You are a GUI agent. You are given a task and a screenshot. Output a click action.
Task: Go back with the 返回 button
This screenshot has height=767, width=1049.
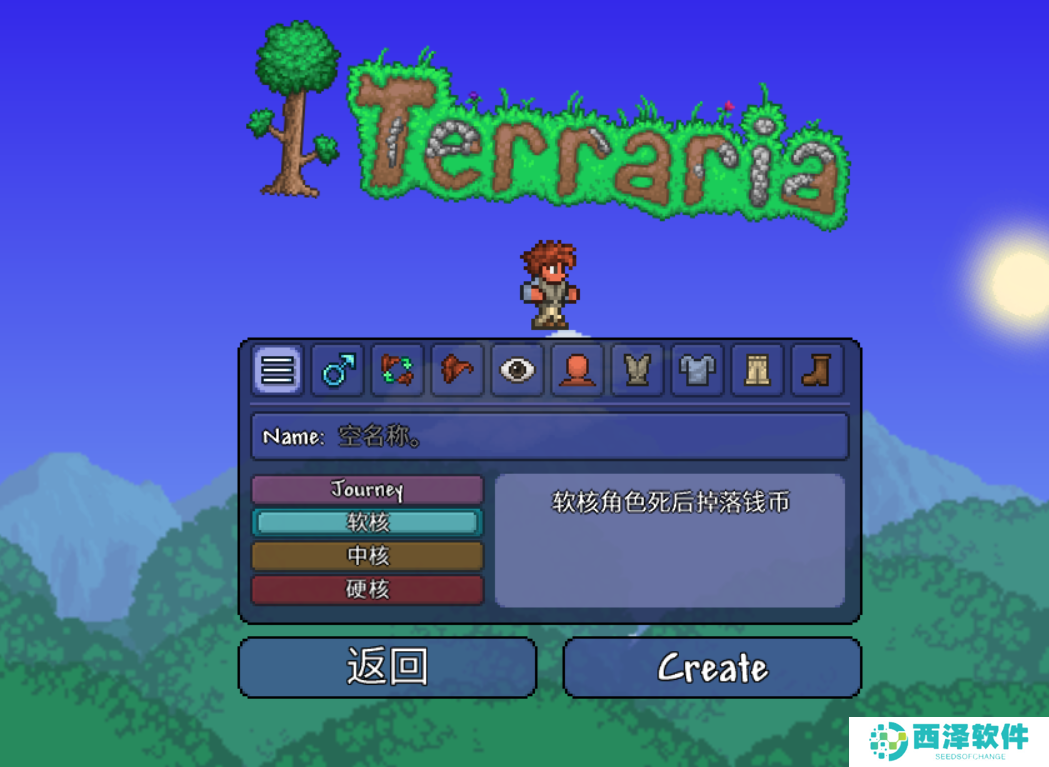[387, 667]
